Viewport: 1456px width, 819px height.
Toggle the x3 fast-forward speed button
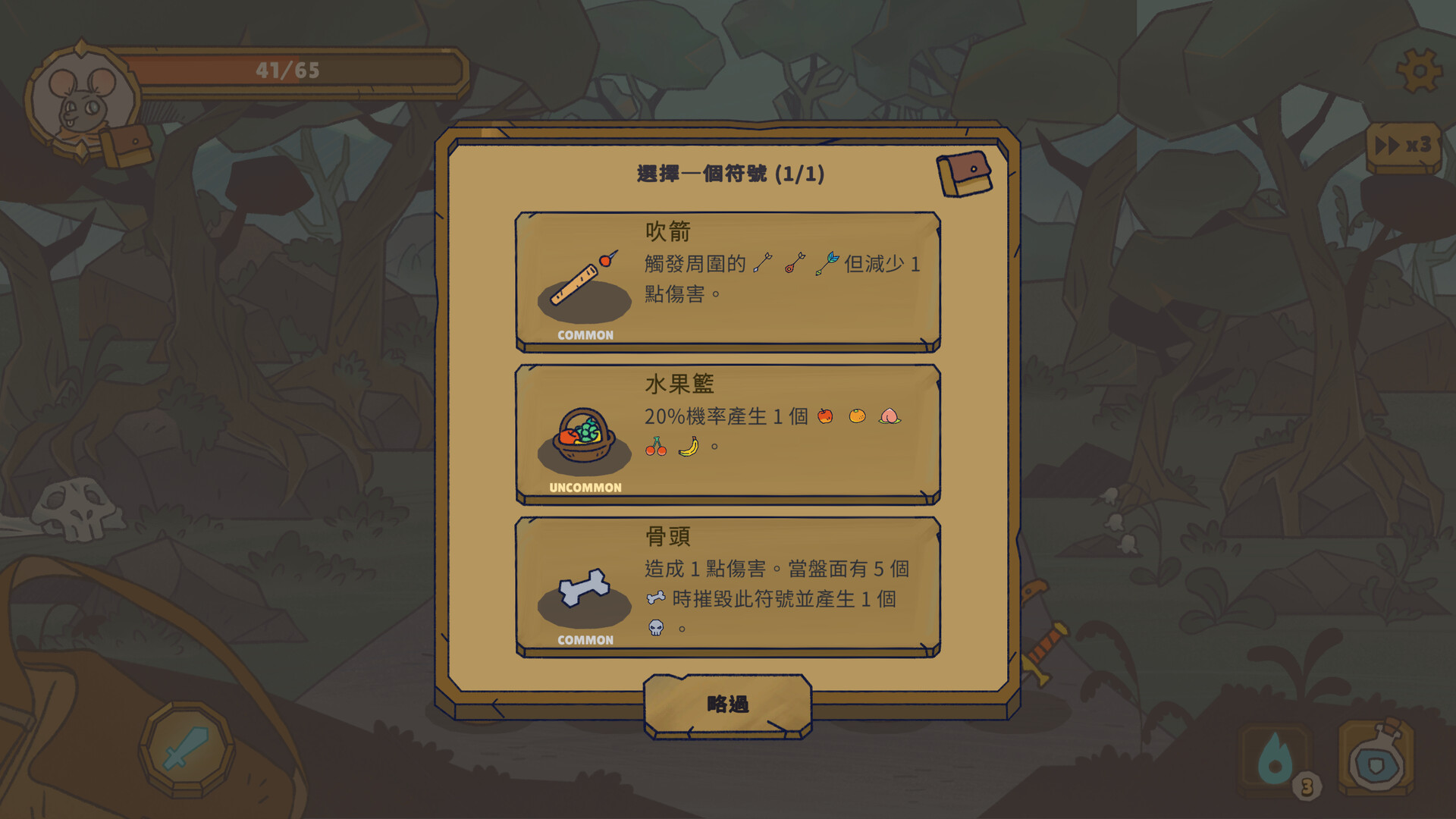click(1403, 146)
